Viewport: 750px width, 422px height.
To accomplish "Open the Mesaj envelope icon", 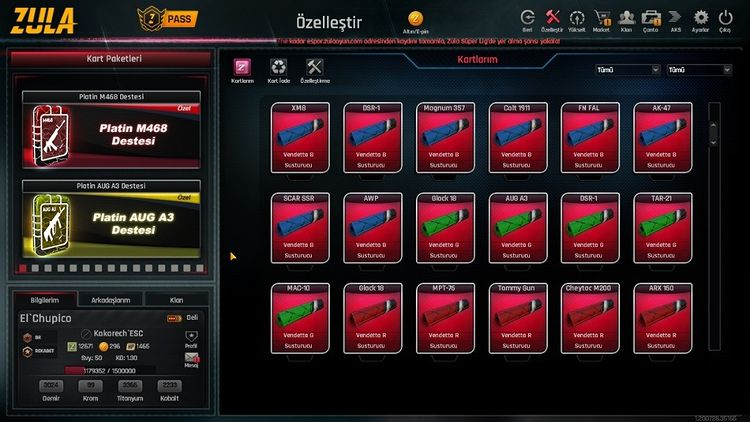I will (x=192, y=359).
